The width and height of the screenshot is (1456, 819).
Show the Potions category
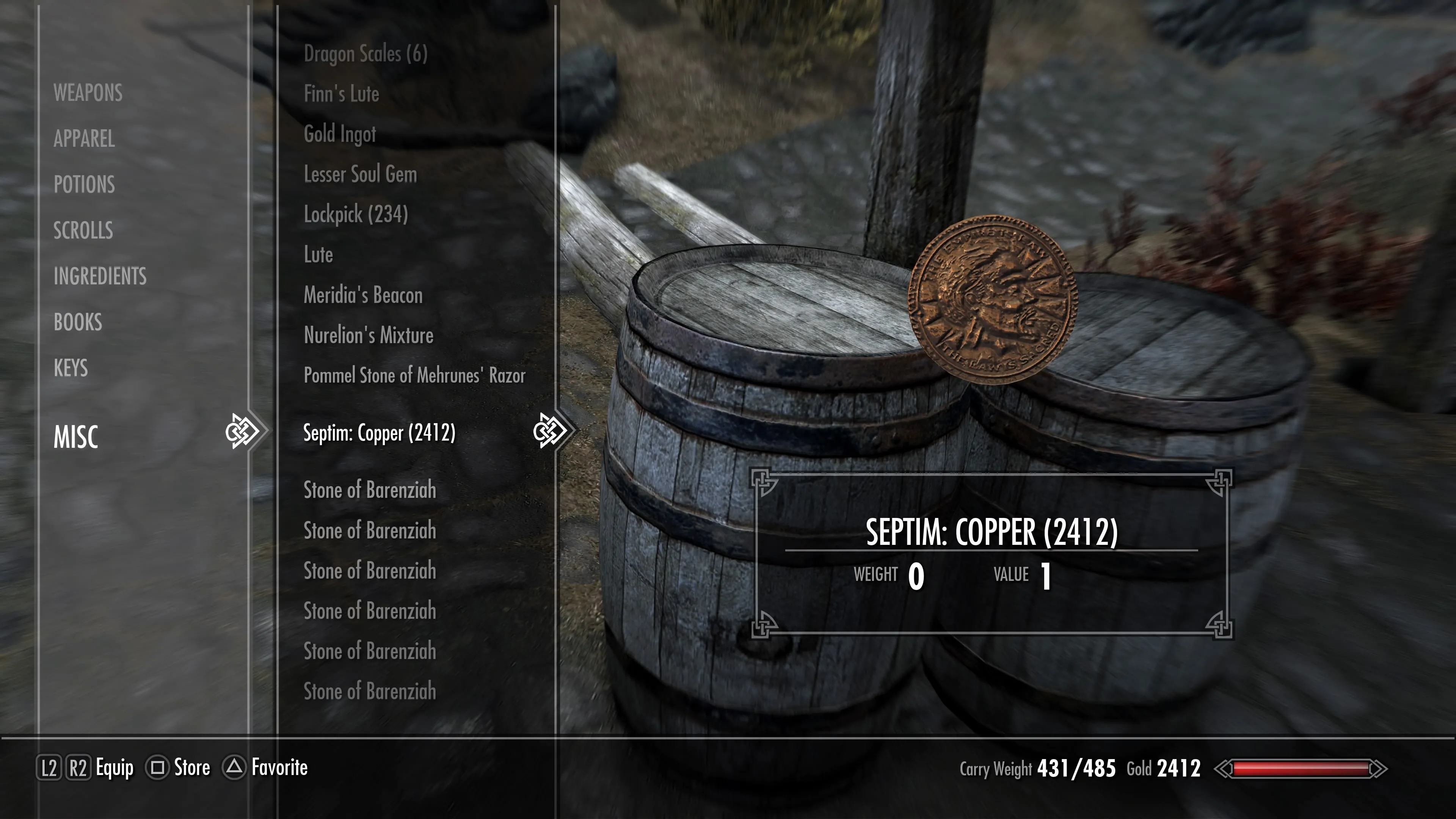click(84, 184)
